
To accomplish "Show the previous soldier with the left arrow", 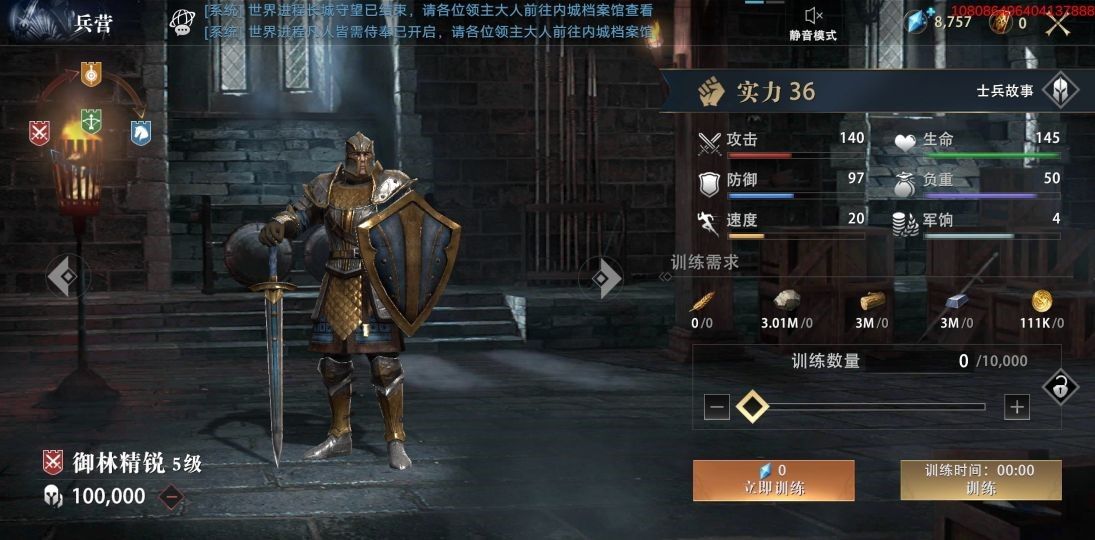I will point(66,276).
